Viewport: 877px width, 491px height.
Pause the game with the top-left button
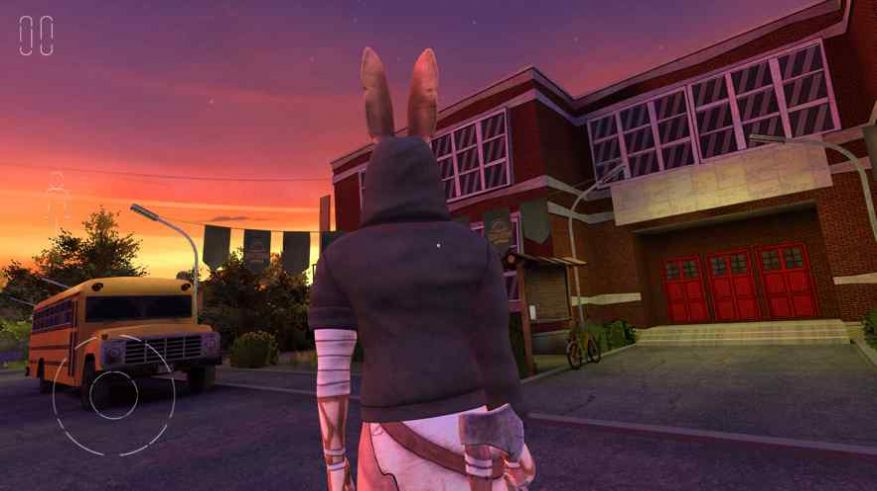point(36,35)
